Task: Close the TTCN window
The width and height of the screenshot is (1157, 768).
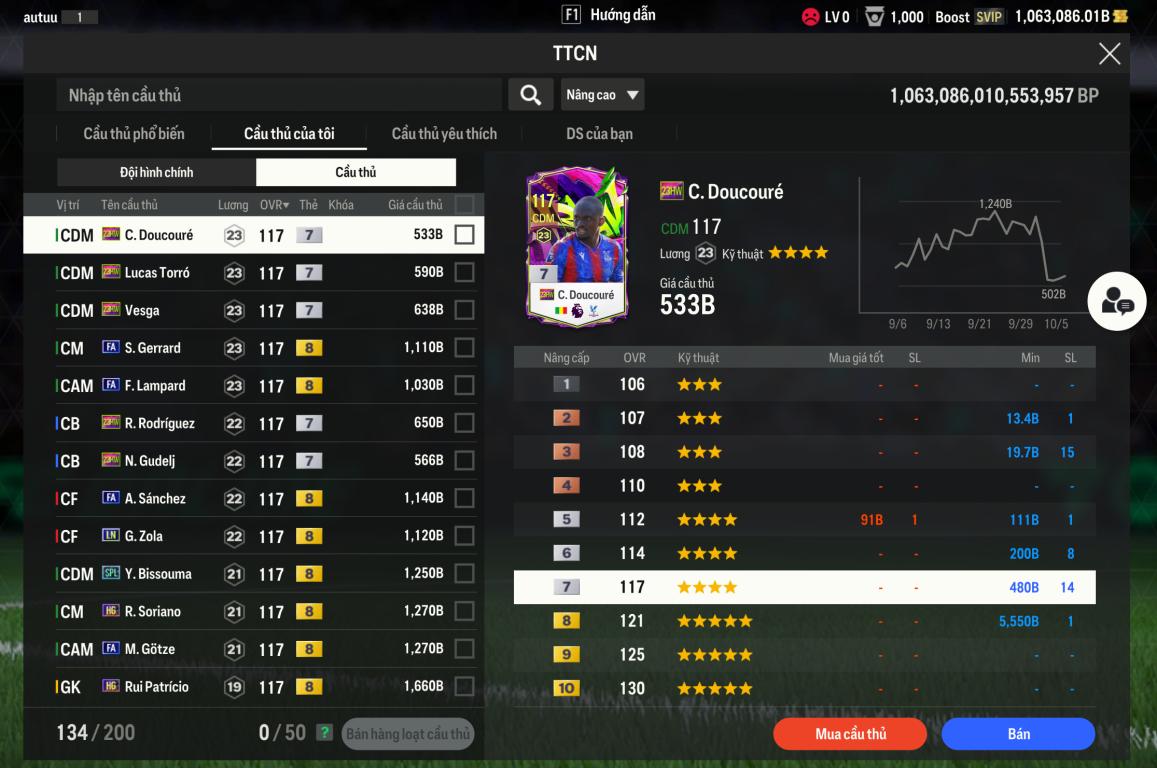Action: [x=1109, y=54]
